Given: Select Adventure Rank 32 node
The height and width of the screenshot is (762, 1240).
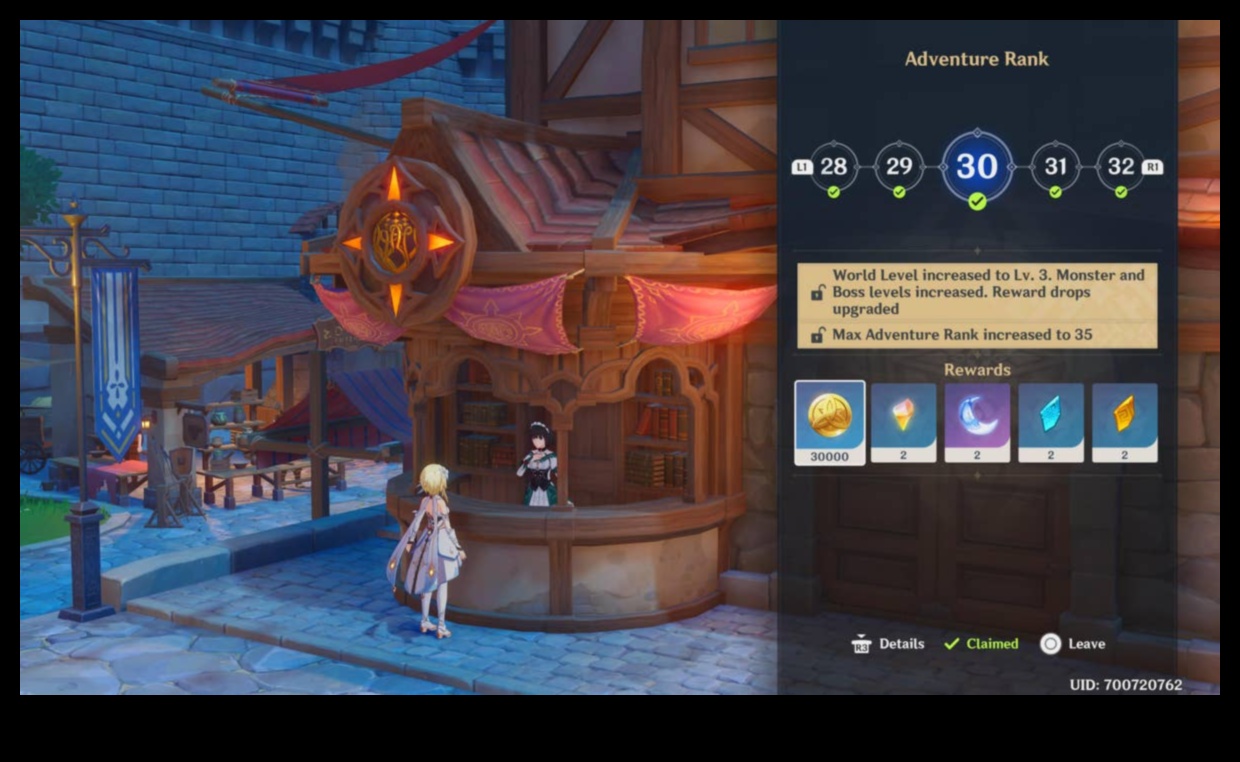Looking at the screenshot, I should (x=1120, y=166).
